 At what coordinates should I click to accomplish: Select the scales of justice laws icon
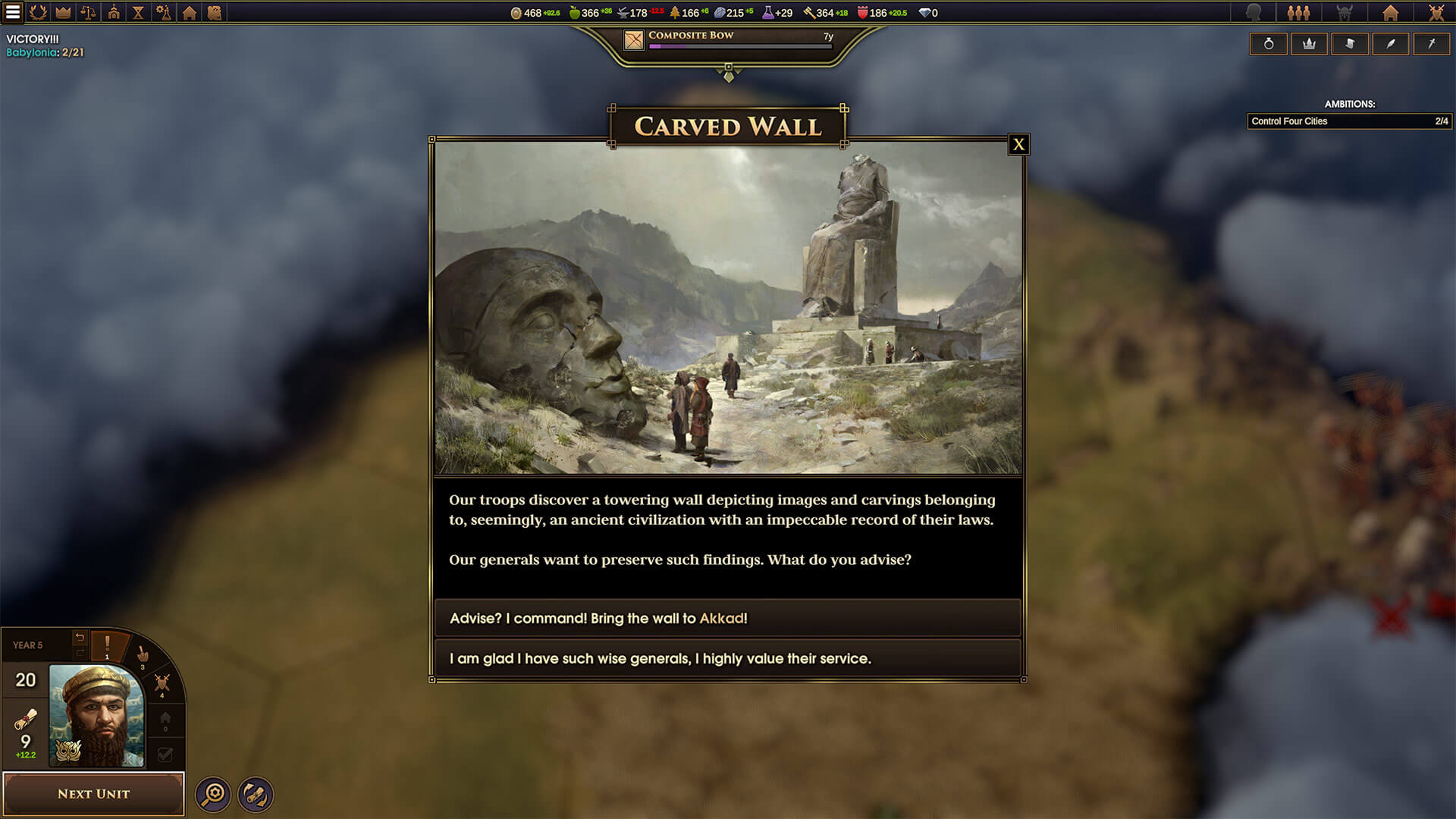pos(89,13)
